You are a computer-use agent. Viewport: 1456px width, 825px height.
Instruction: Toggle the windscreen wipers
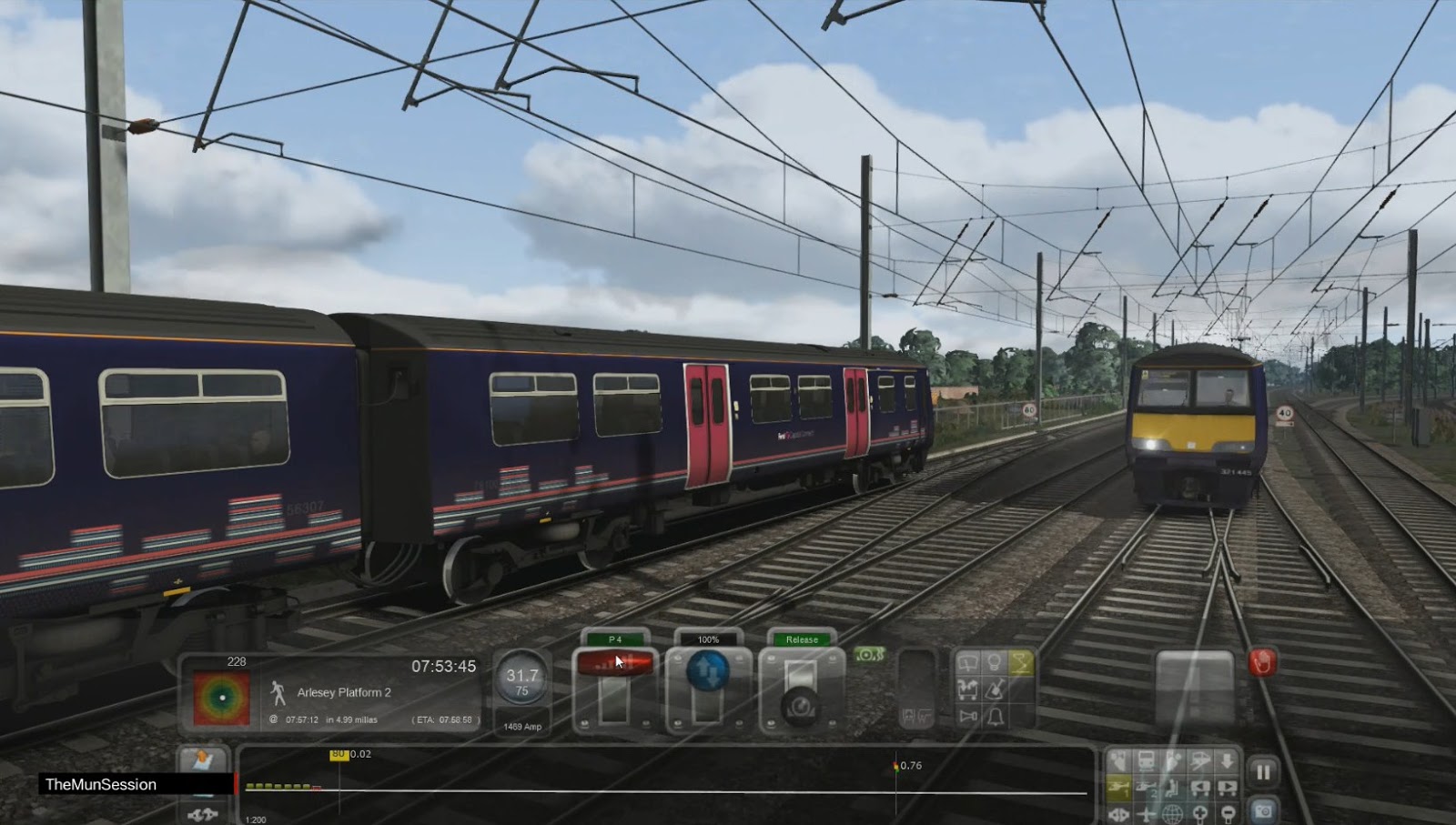tap(967, 663)
